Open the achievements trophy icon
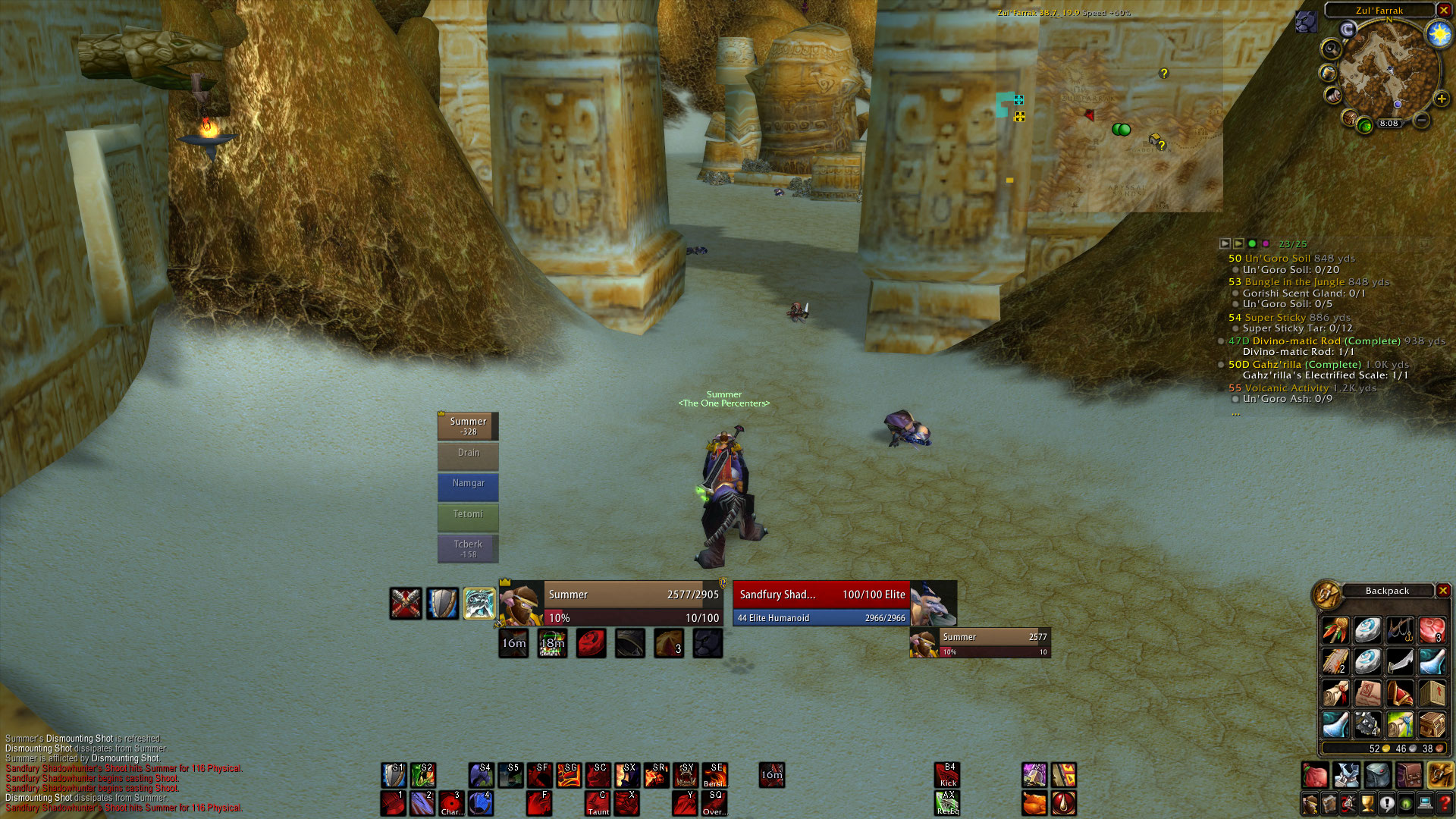Image resolution: width=1456 pixels, height=819 pixels. point(1369,804)
